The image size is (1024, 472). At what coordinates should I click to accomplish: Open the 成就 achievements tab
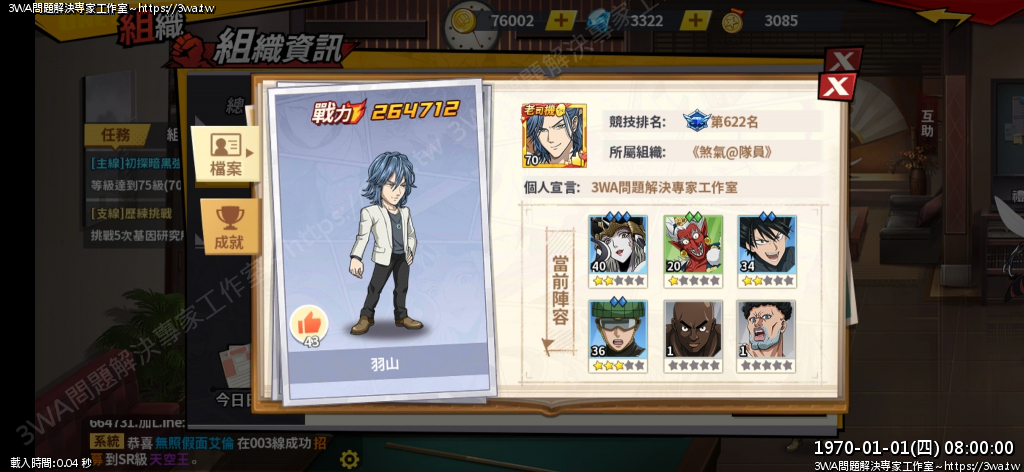pos(229,227)
